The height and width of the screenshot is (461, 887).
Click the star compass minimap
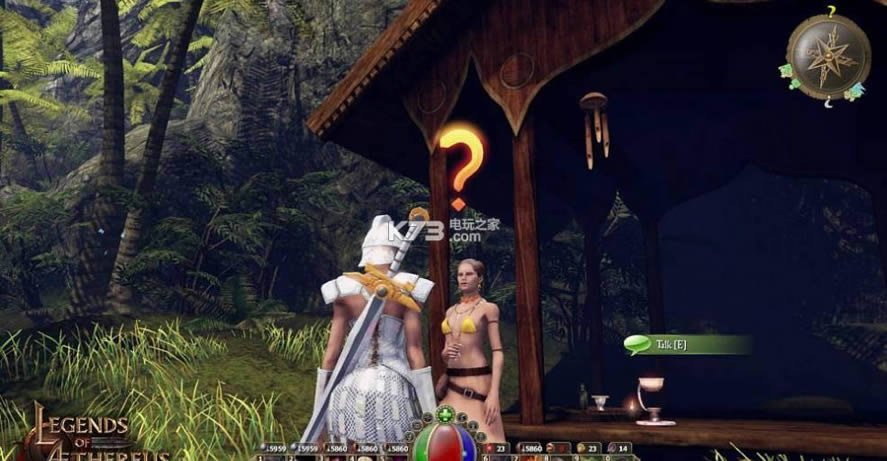point(828,55)
